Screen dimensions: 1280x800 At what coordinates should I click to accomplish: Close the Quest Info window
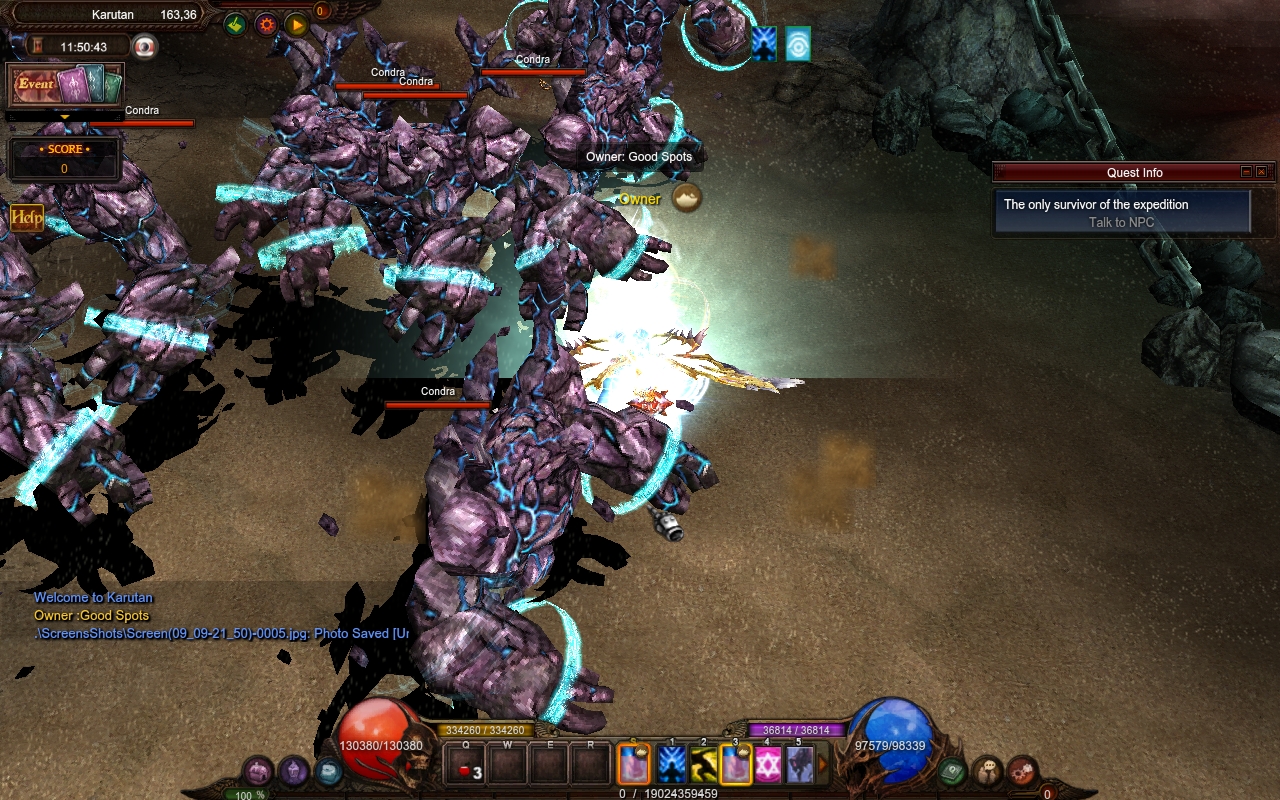(x=1262, y=172)
